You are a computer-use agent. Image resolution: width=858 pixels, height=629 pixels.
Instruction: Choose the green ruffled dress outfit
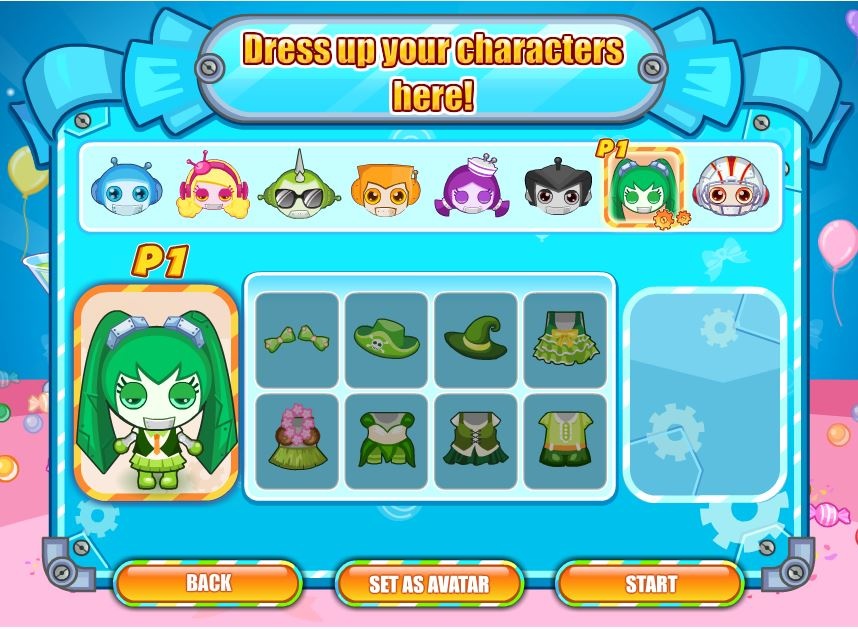coord(565,339)
